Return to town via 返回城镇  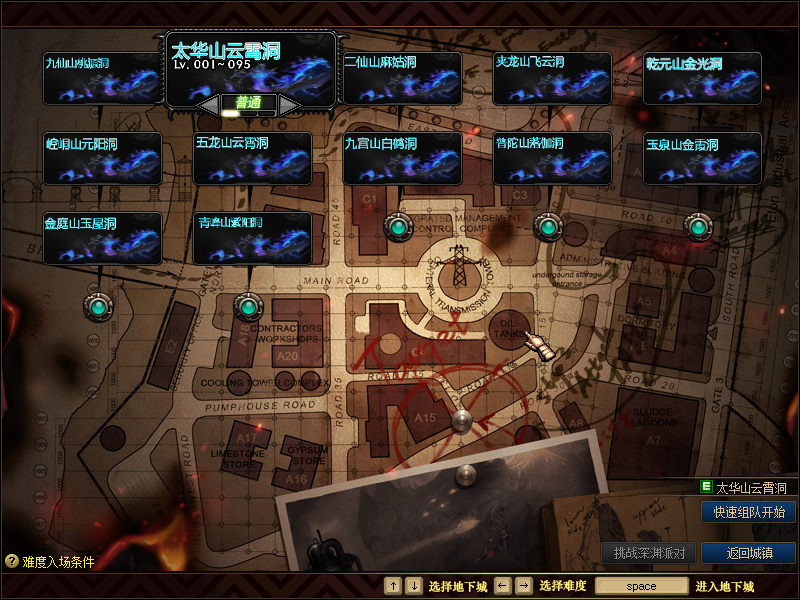tap(748, 553)
